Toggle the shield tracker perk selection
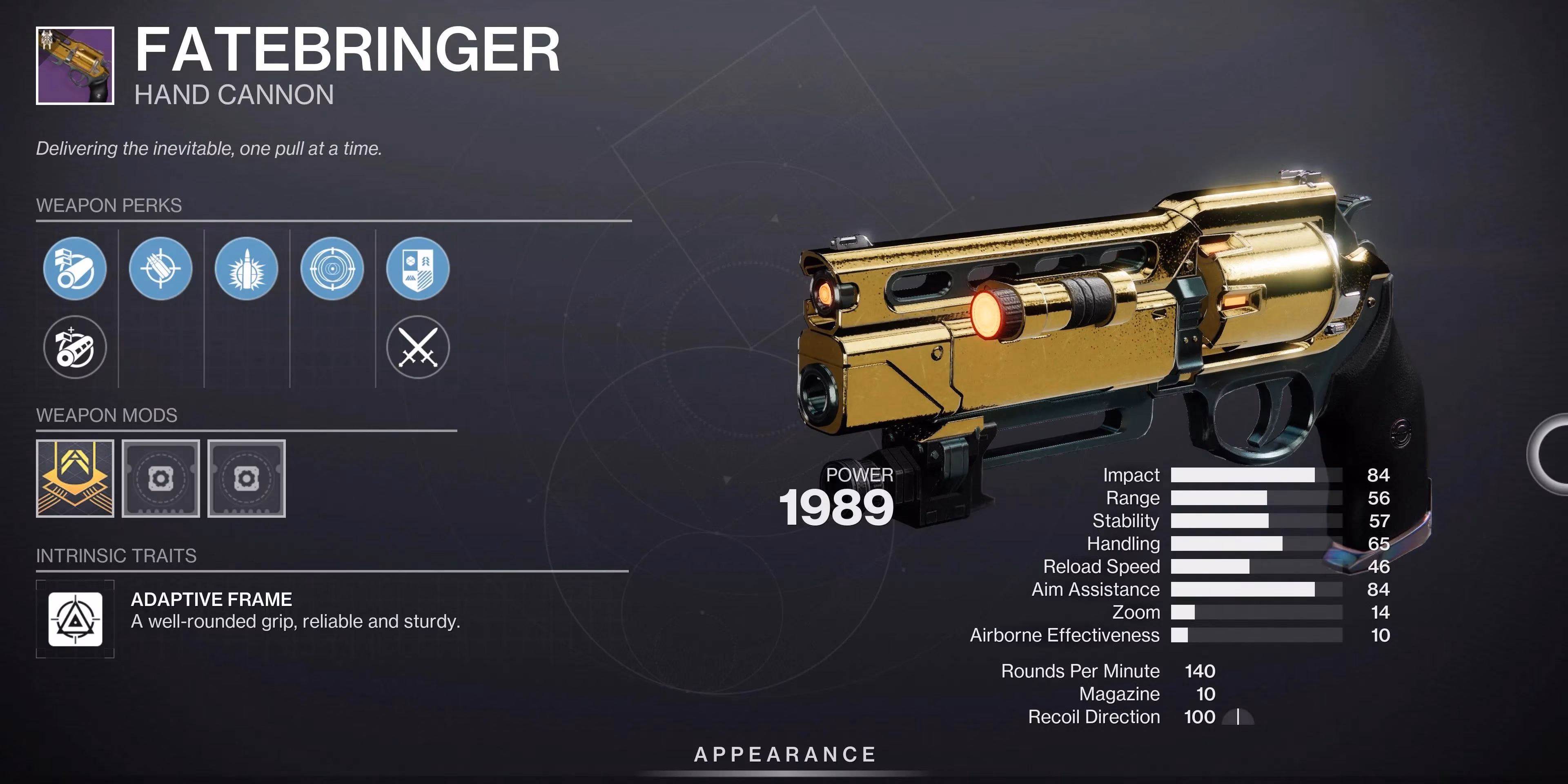 point(419,269)
